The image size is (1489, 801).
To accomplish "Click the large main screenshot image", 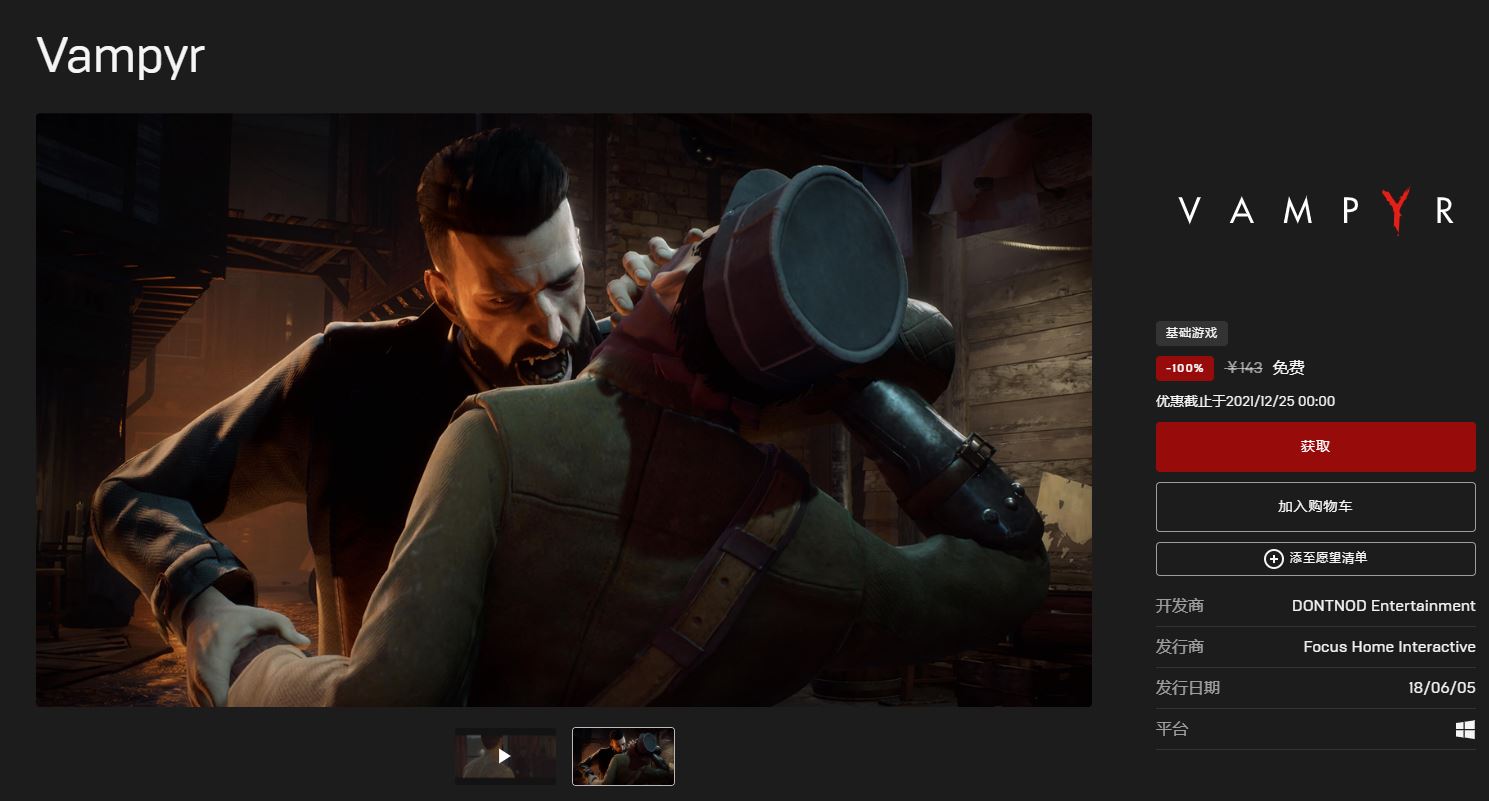I will click(563, 410).
